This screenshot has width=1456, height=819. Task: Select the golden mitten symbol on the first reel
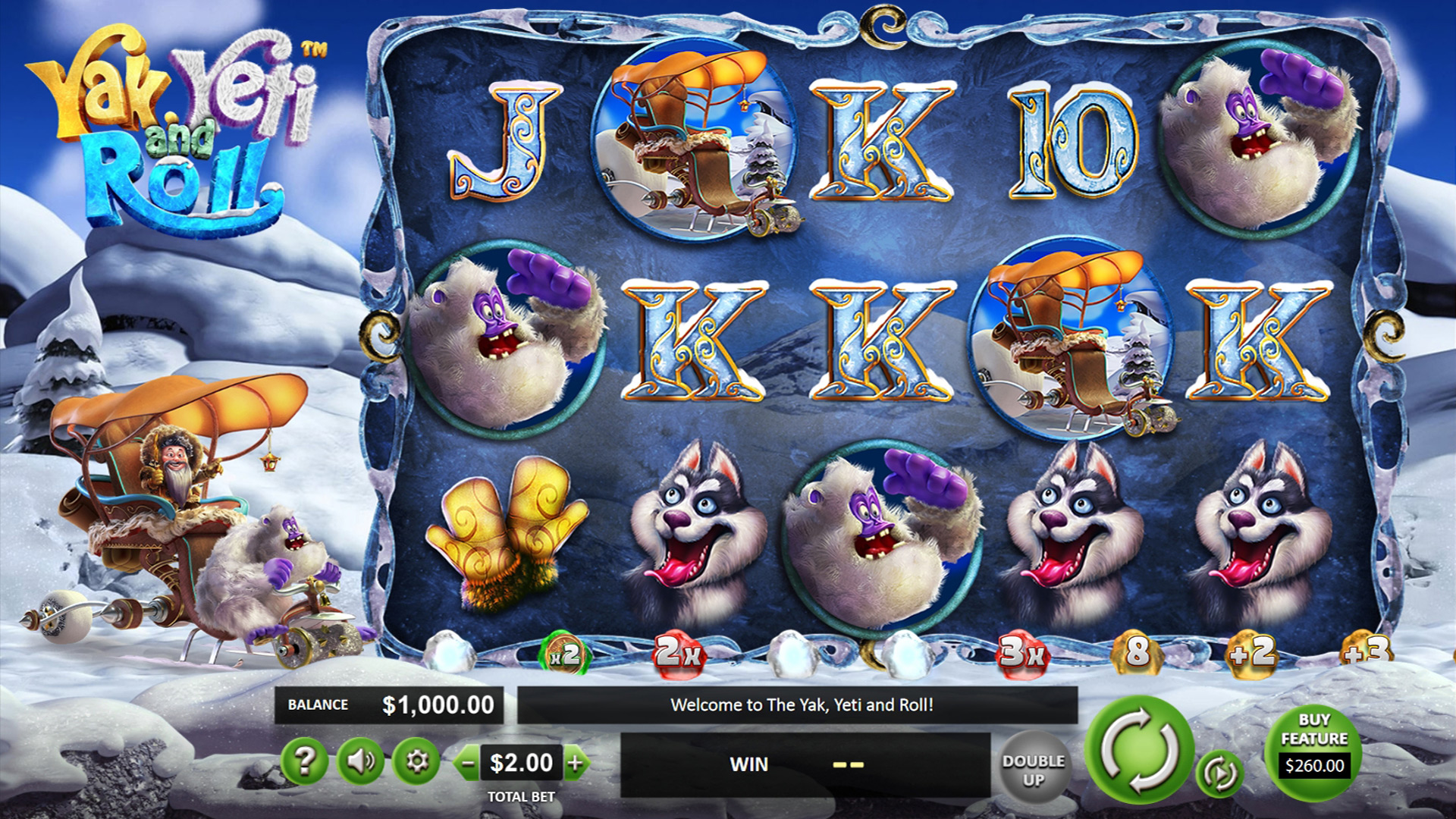click(500, 538)
